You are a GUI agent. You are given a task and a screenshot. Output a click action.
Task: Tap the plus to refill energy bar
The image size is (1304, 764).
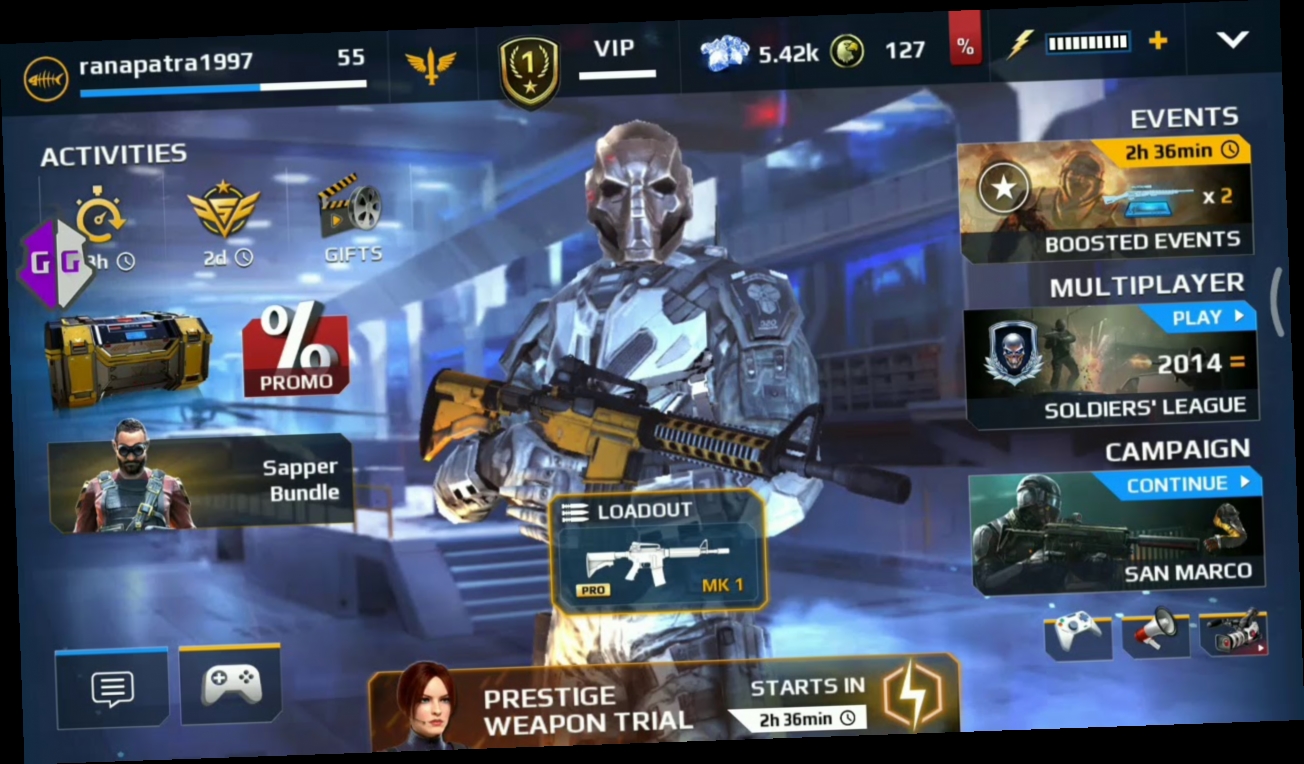(x=1158, y=43)
